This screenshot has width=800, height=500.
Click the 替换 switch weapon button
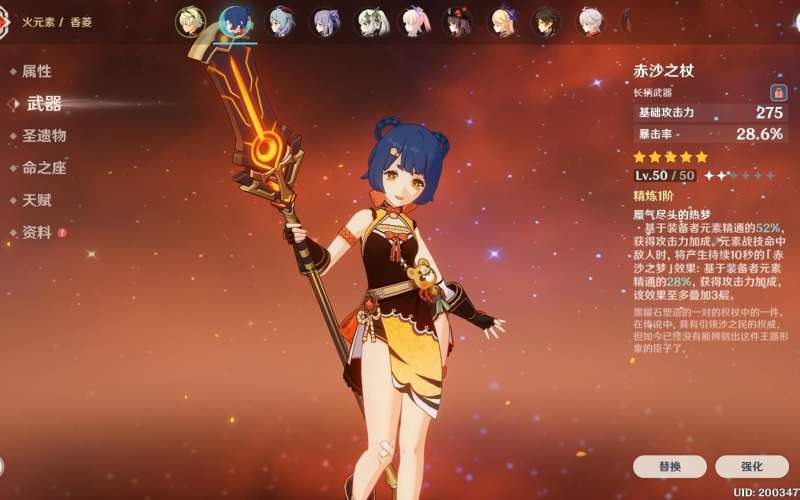670,466
